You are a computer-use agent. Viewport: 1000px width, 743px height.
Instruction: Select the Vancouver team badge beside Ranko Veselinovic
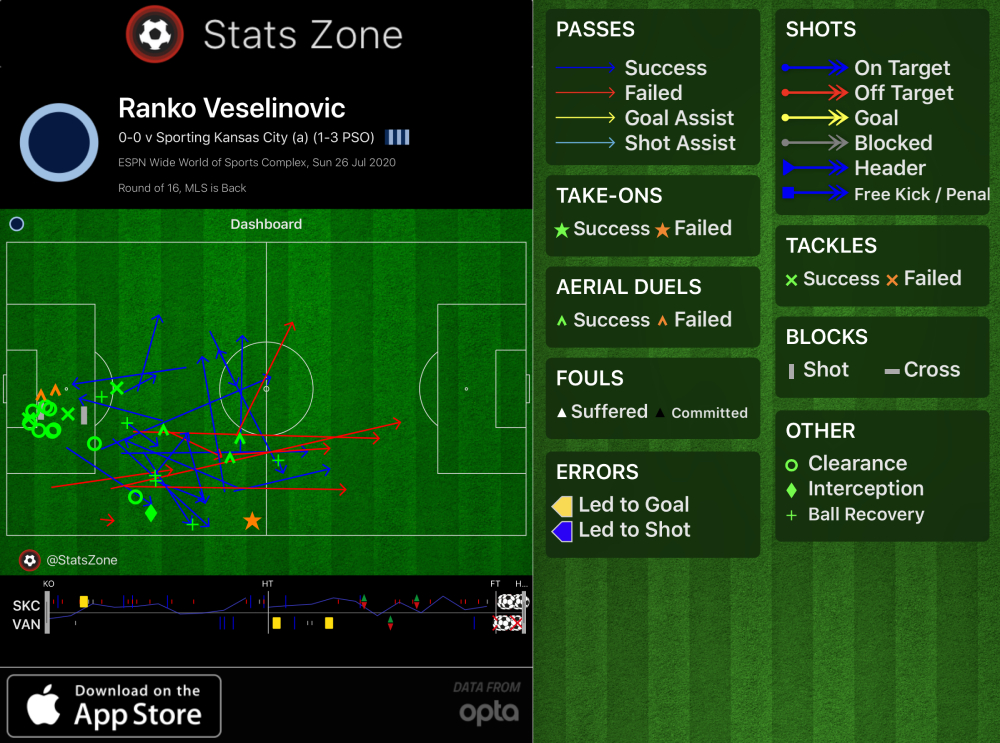coord(60,141)
